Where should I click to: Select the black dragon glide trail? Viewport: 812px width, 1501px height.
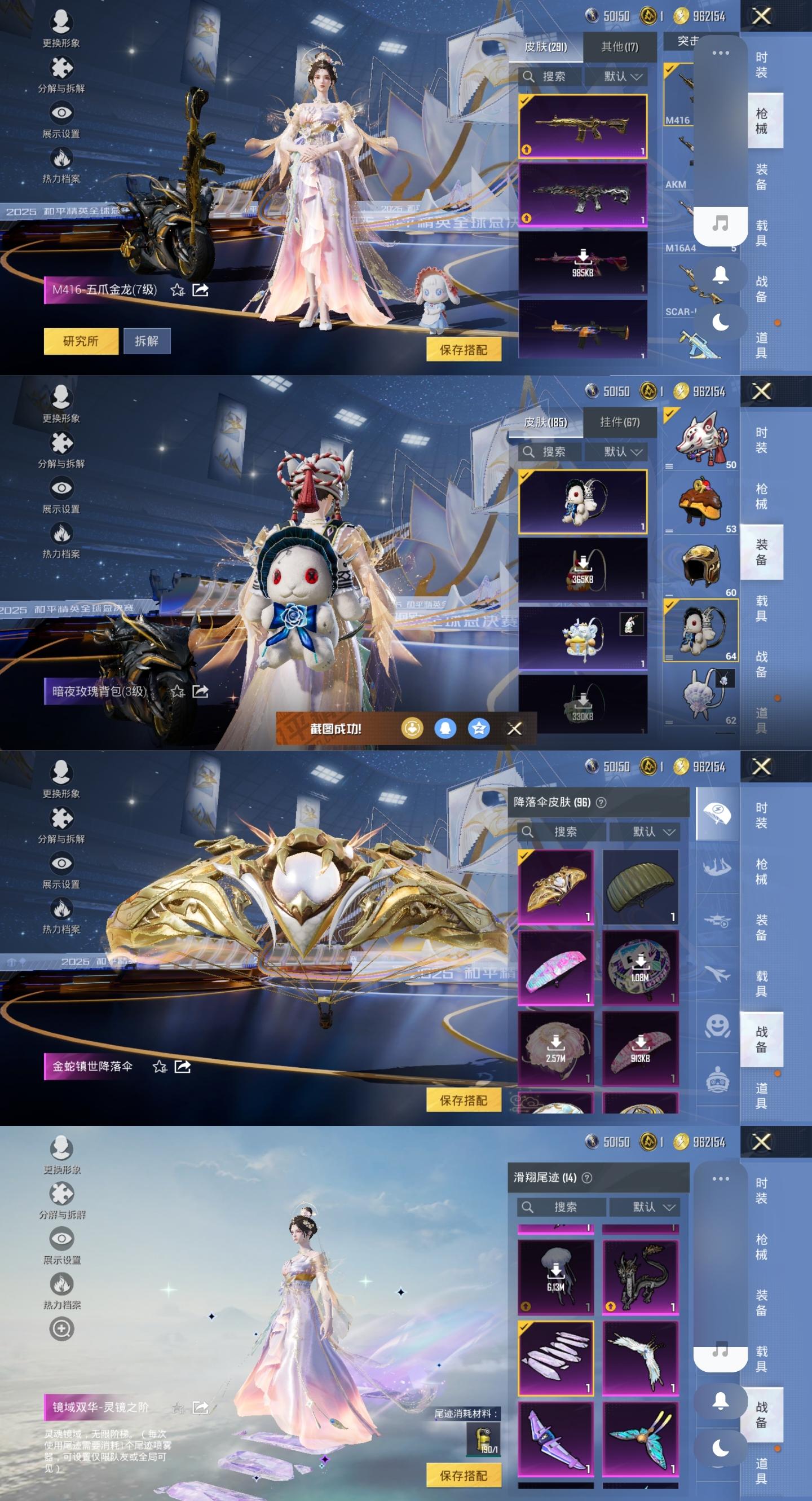pos(640,1276)
